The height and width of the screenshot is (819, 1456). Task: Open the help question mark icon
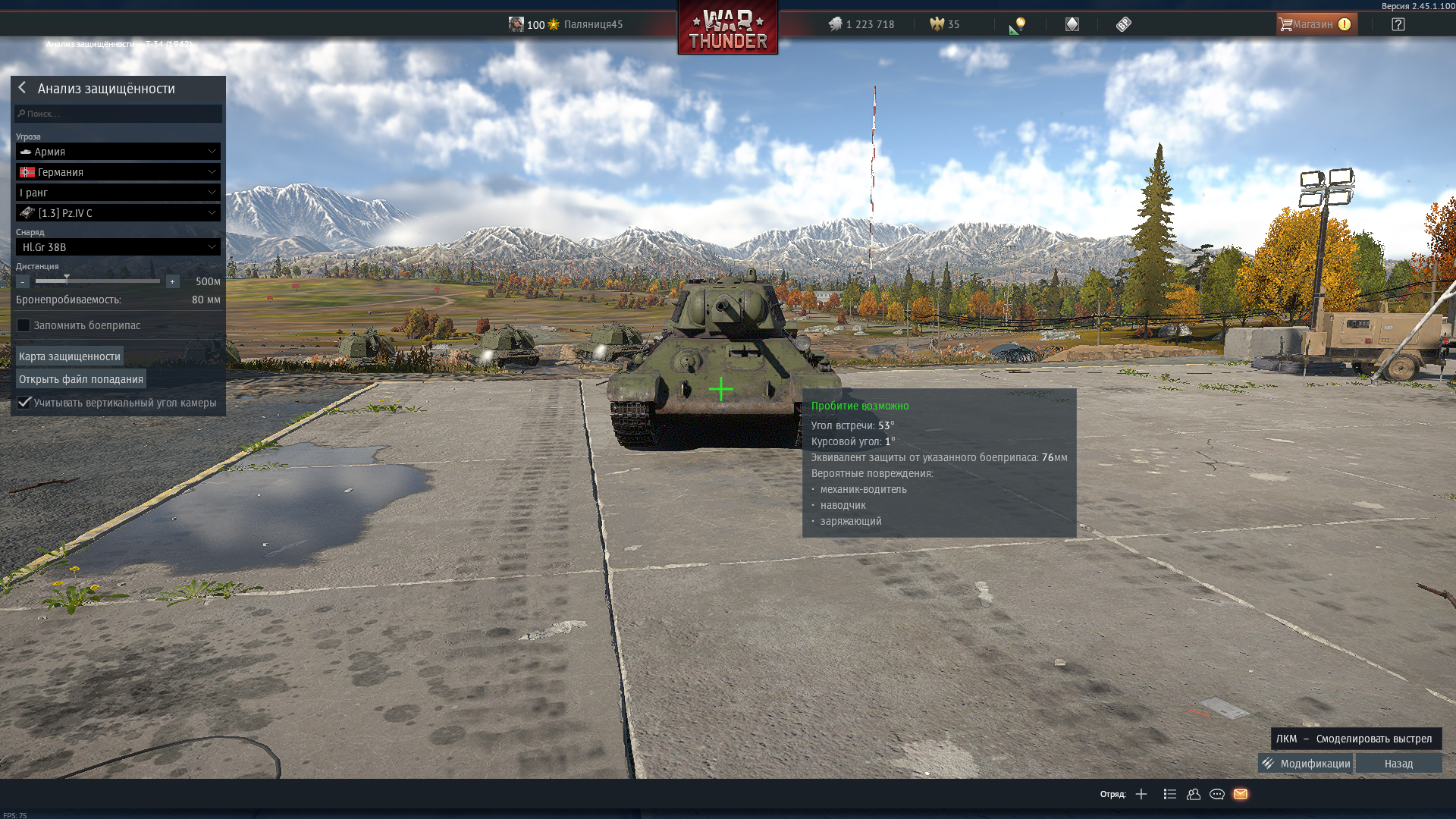point(1398,24)
